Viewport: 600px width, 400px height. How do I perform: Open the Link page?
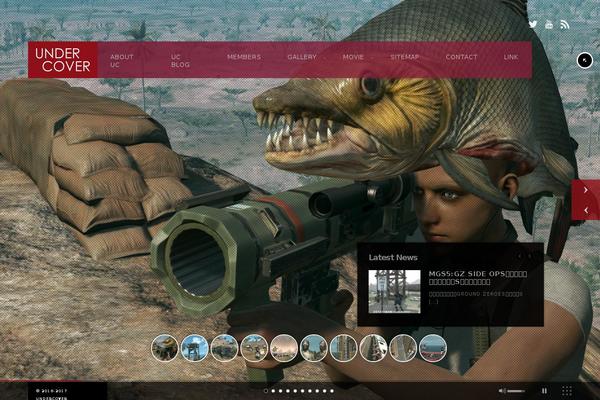(x=511, y=57)
